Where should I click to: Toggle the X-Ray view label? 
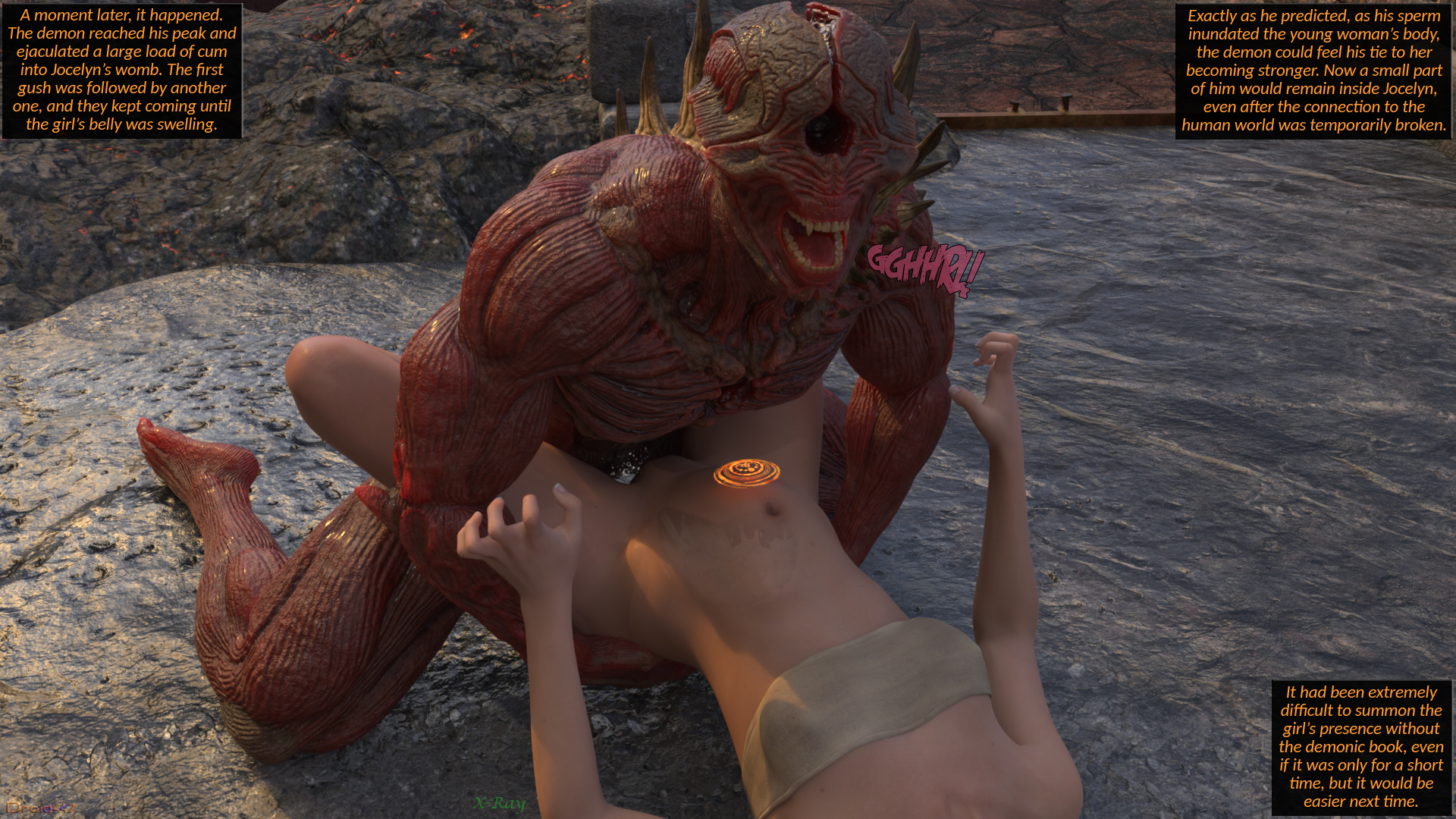499,803
